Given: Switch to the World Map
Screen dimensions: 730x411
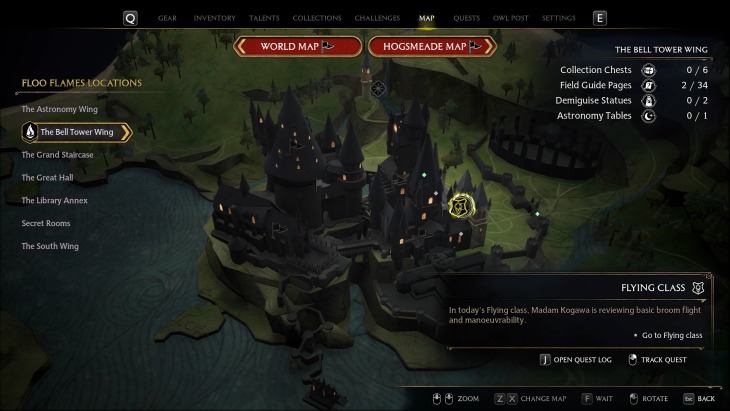Looking at the screenshot, I should pos(297,46).
